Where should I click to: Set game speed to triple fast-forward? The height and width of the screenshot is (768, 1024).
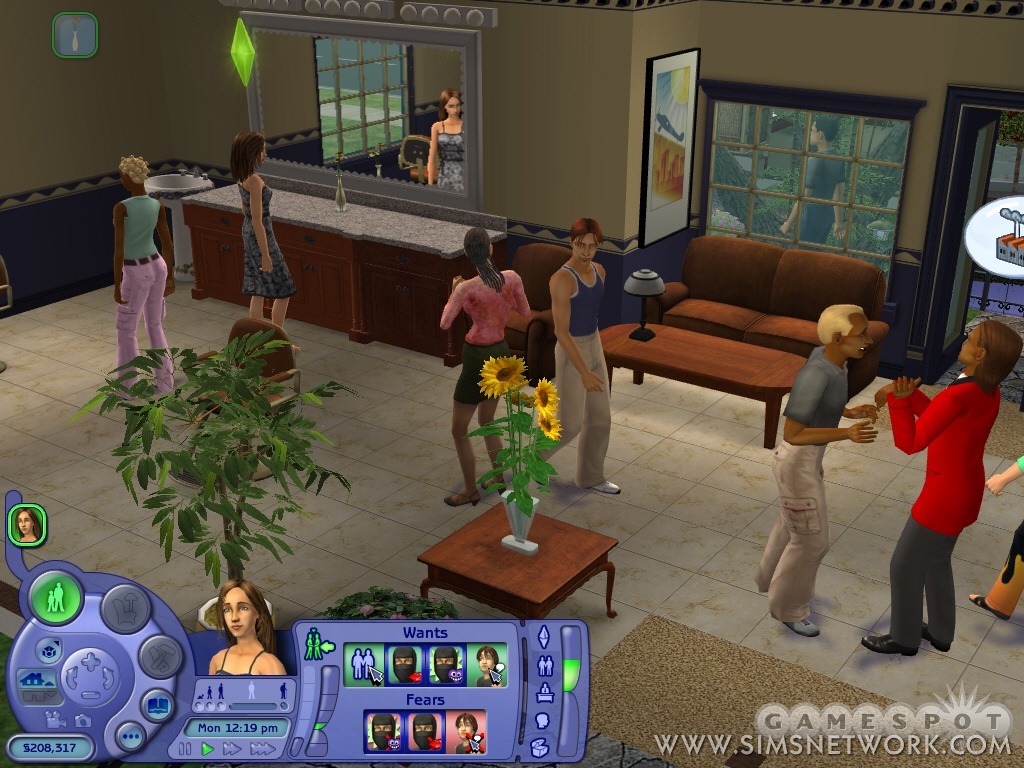coord(262,748)
